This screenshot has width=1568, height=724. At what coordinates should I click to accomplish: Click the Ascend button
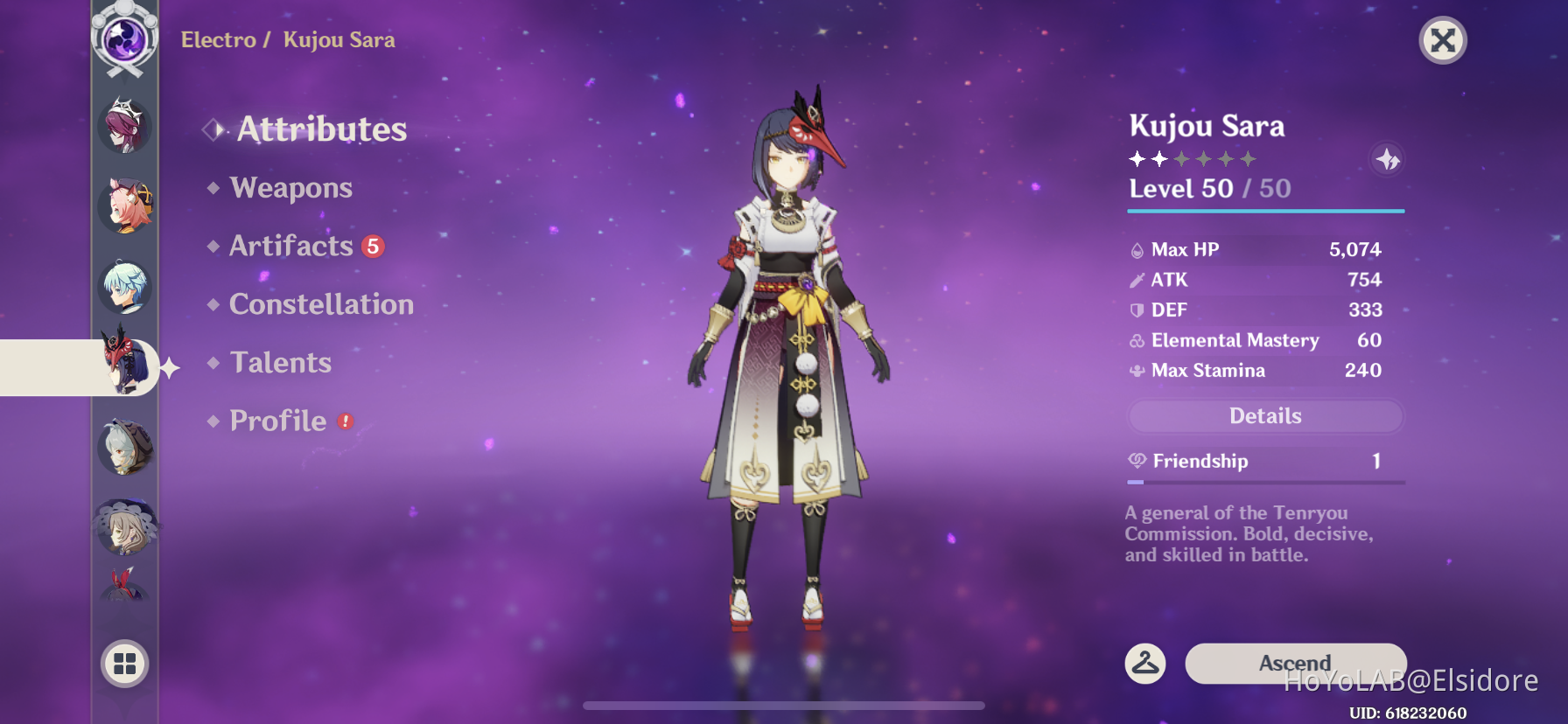(1293, 663)
